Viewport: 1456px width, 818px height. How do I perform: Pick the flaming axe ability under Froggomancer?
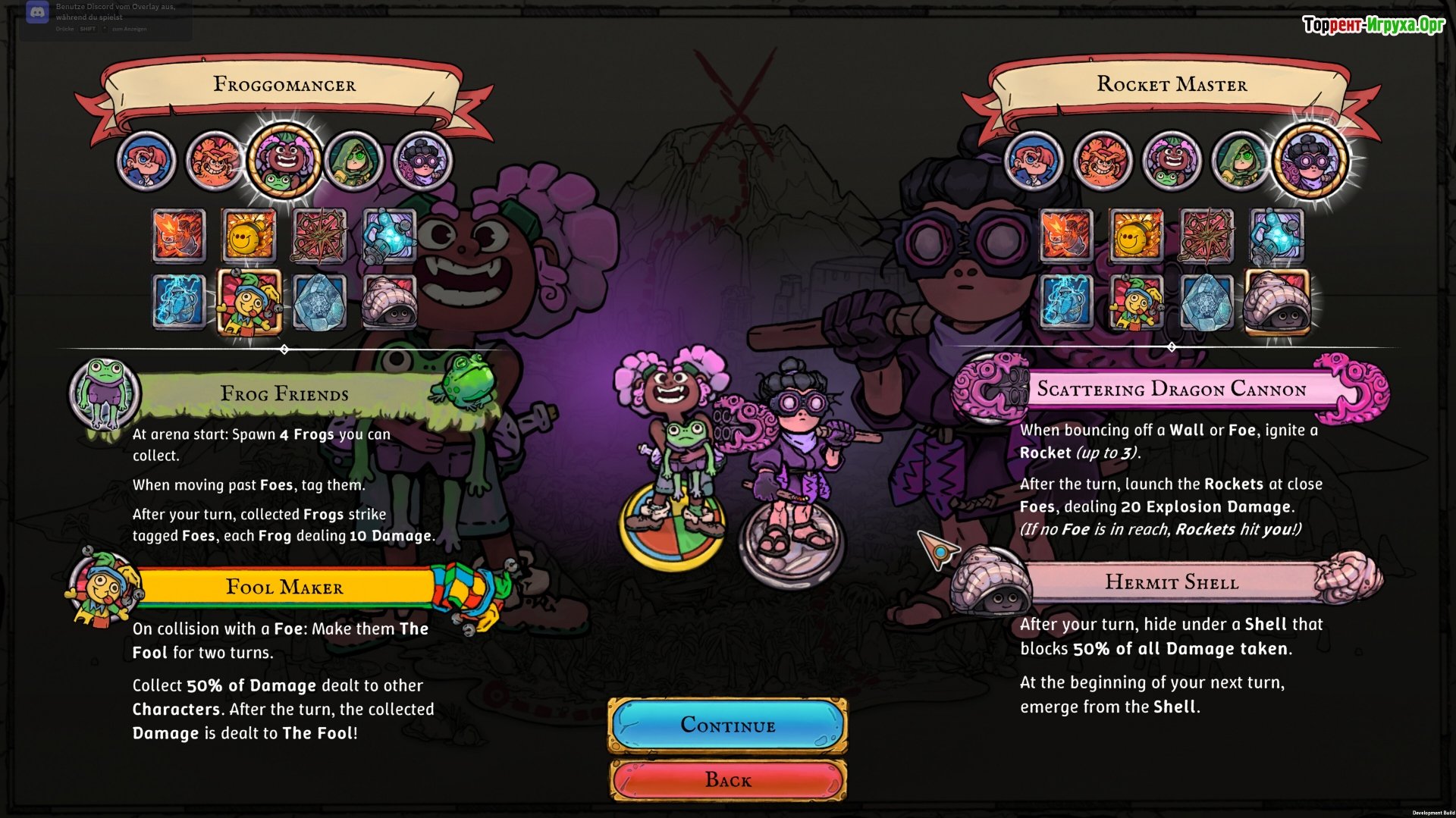(x=179, y=235)
